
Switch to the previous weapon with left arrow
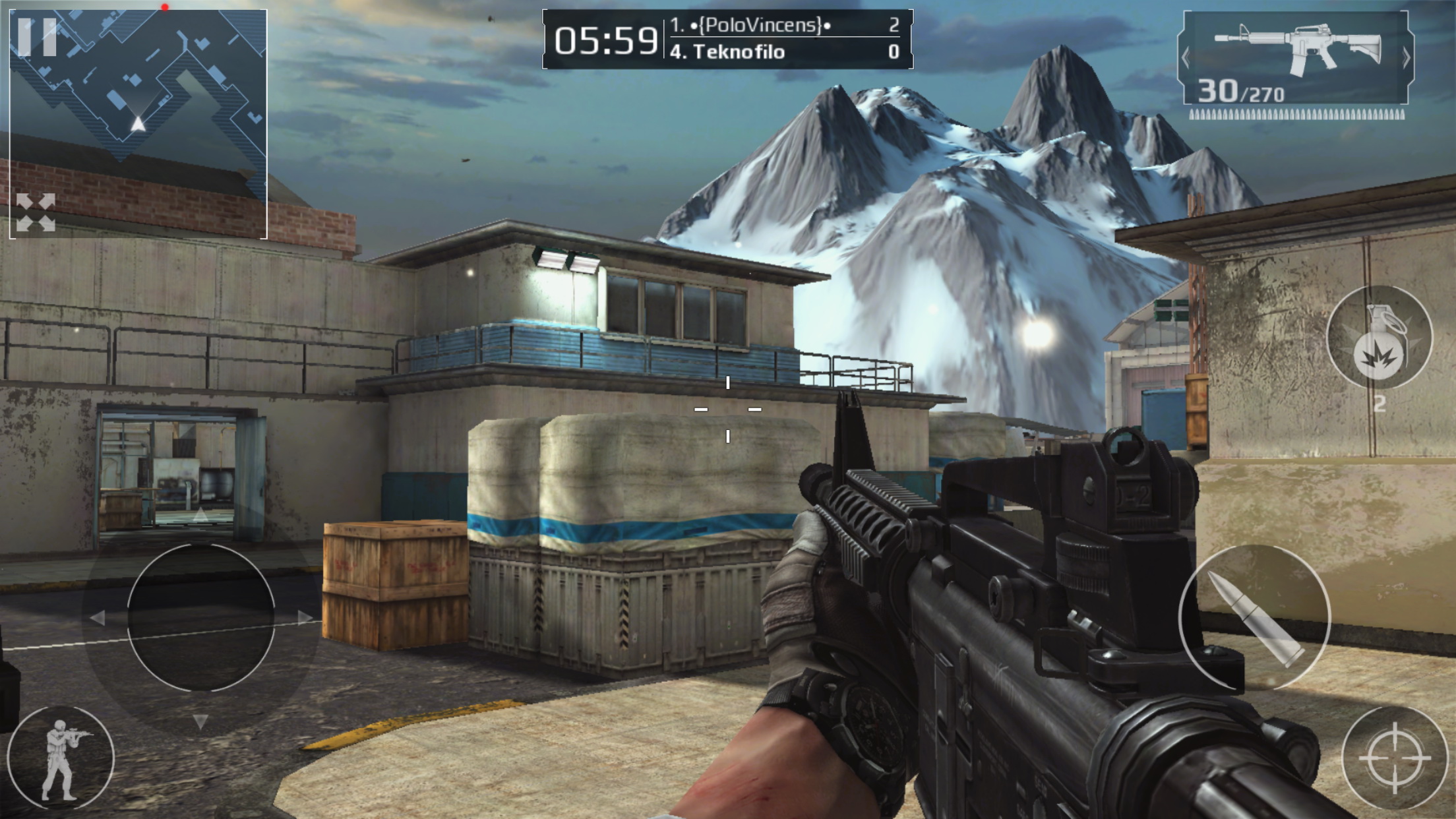point(1186,58)
